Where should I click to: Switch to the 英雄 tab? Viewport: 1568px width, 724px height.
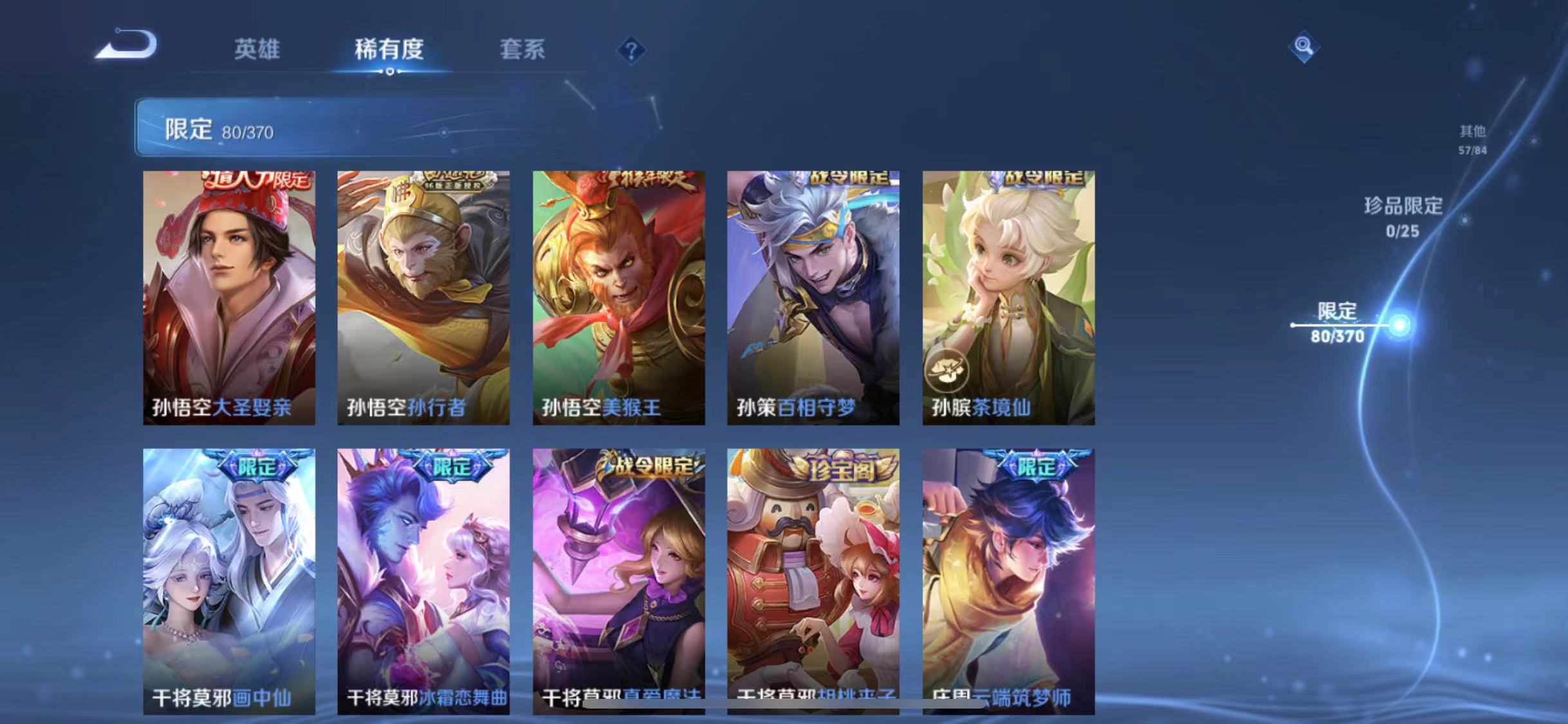257,50
